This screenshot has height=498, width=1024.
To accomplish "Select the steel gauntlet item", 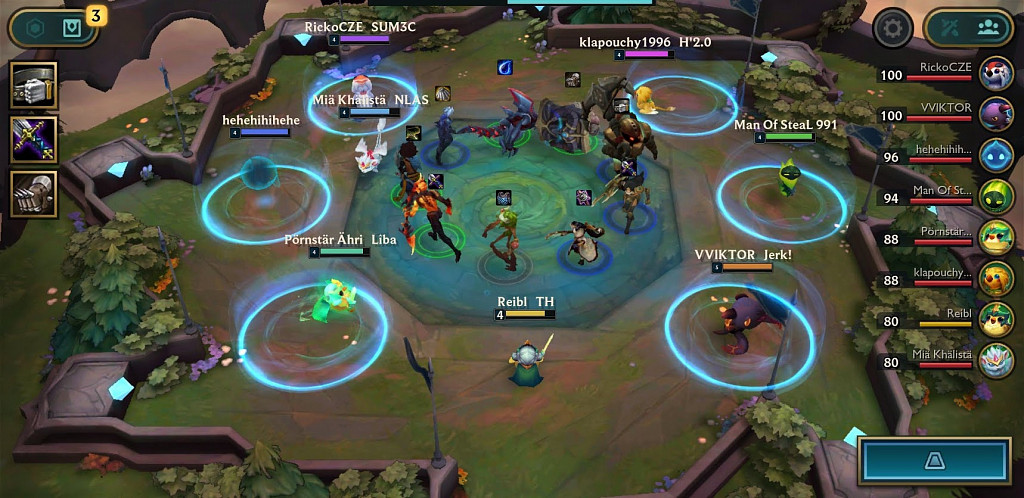I will (34, 193).
